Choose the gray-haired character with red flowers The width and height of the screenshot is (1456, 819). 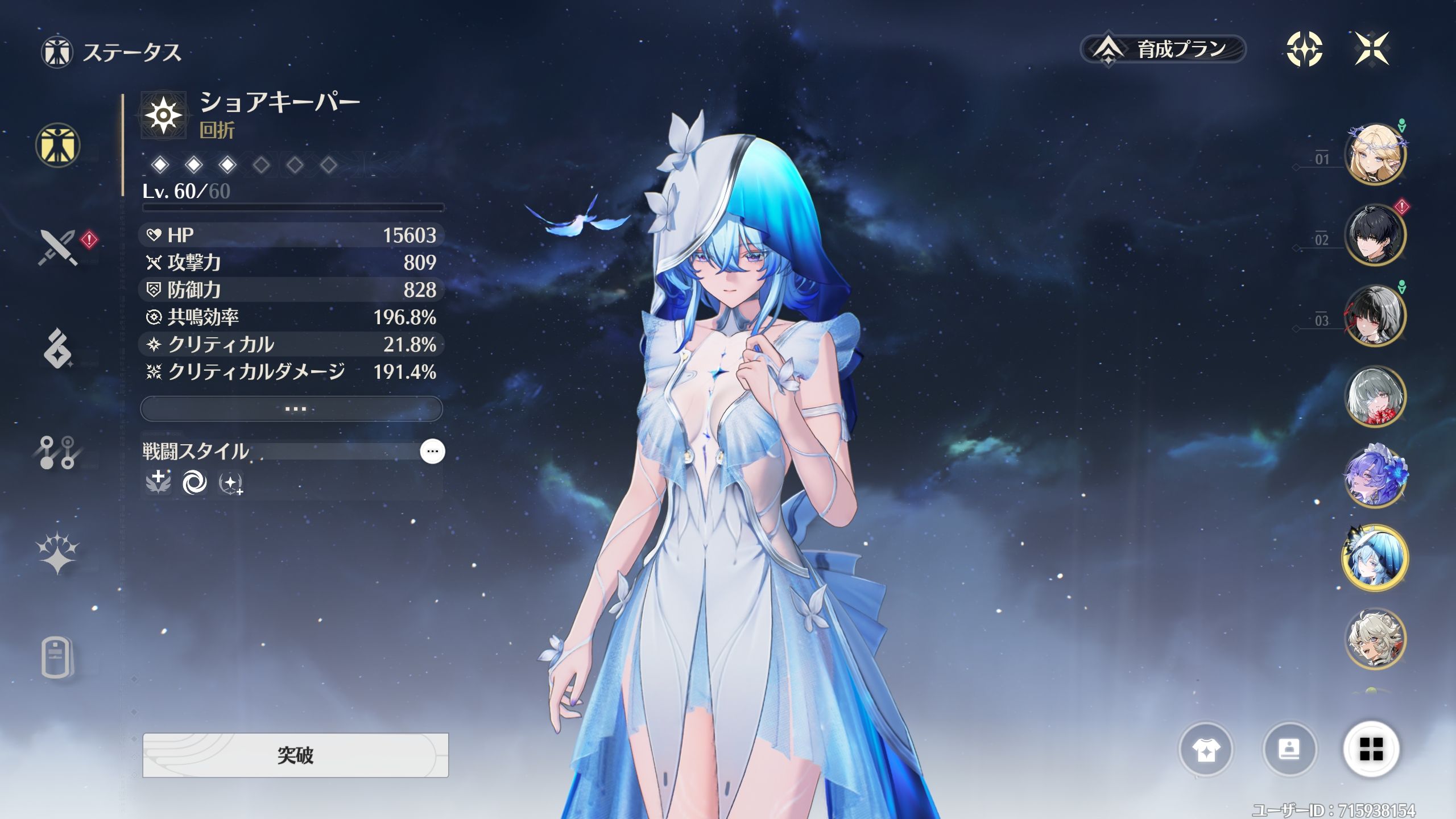point(1375,396)
